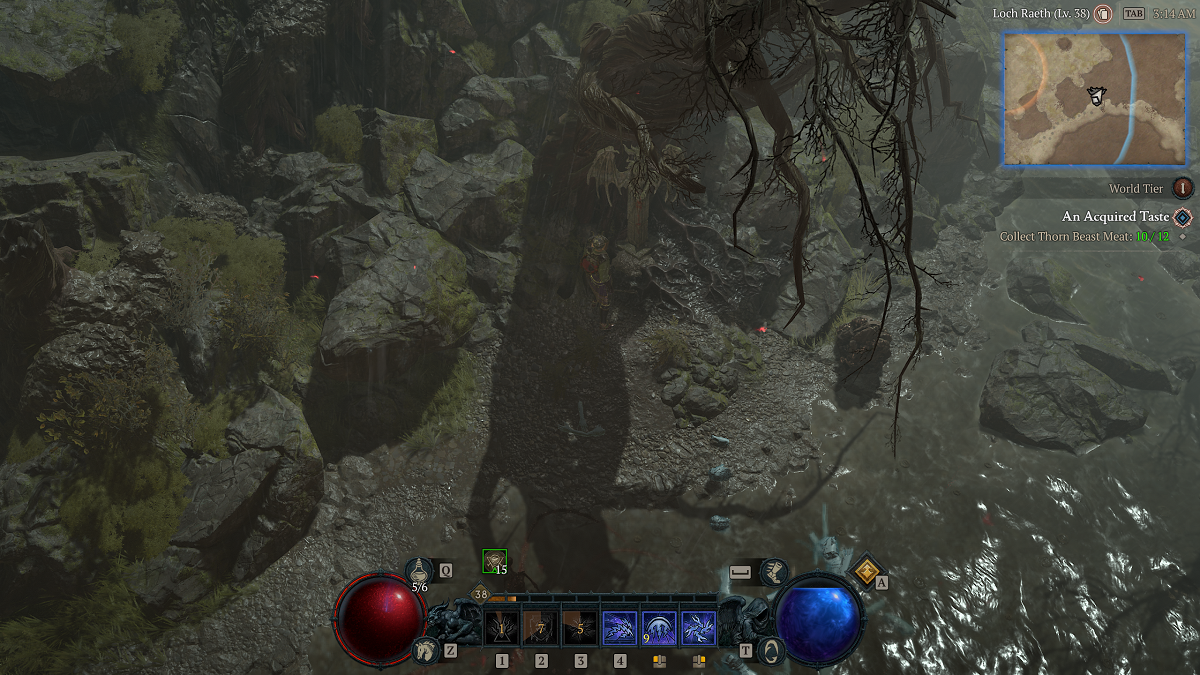Viewport: 1200px width, 675px height.
Task: Click the player marker on the minimap
Action: (1096, 96)
